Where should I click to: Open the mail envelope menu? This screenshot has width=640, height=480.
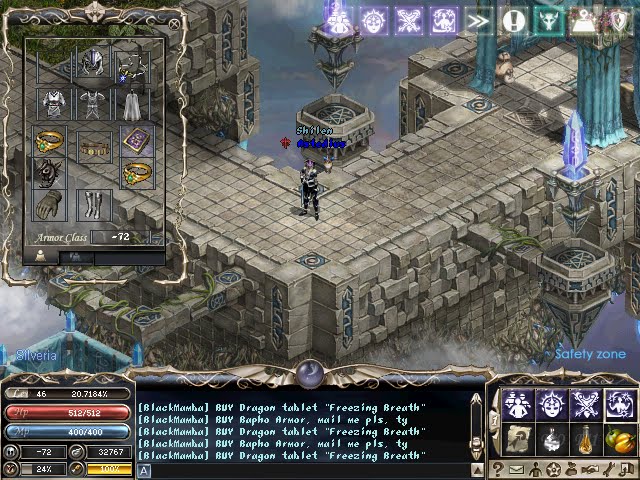[517, 468]
